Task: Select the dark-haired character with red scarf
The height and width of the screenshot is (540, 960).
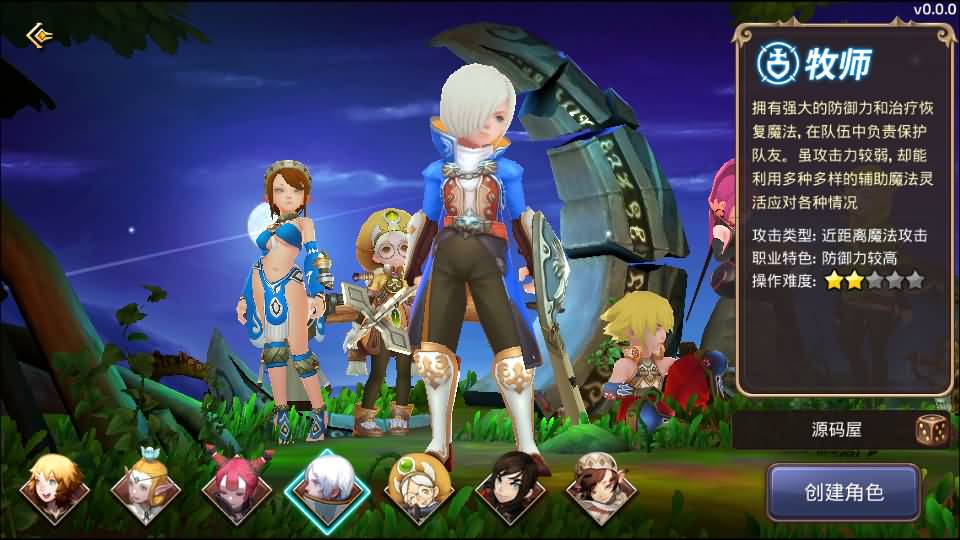Action: (510, 488)
